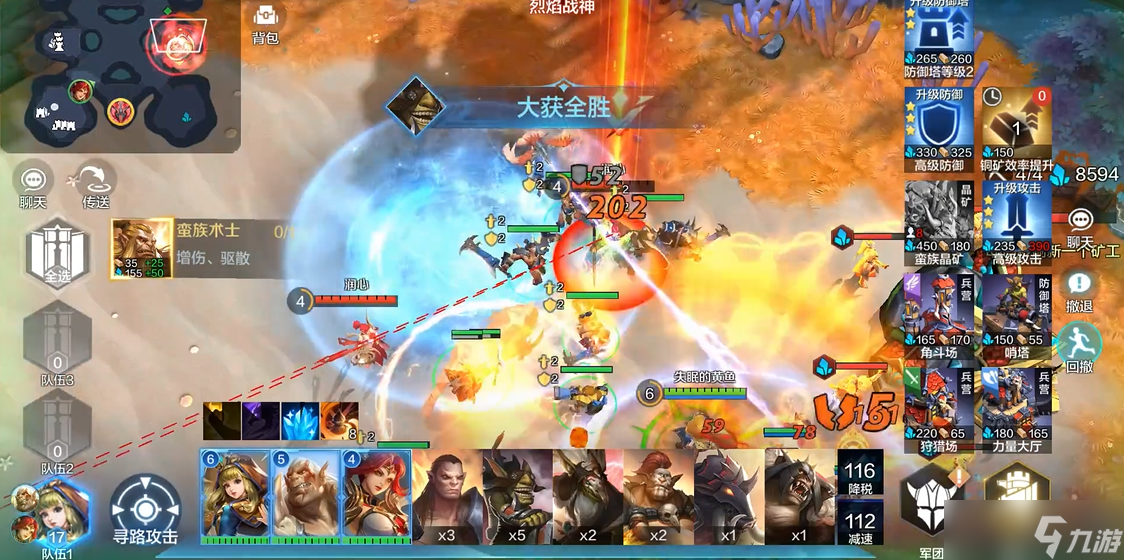Image resolution: width=1124 pixels, height=560 pixels.
Task: Order a 回撤 fallback
Action: click(x=1079, y=345)
